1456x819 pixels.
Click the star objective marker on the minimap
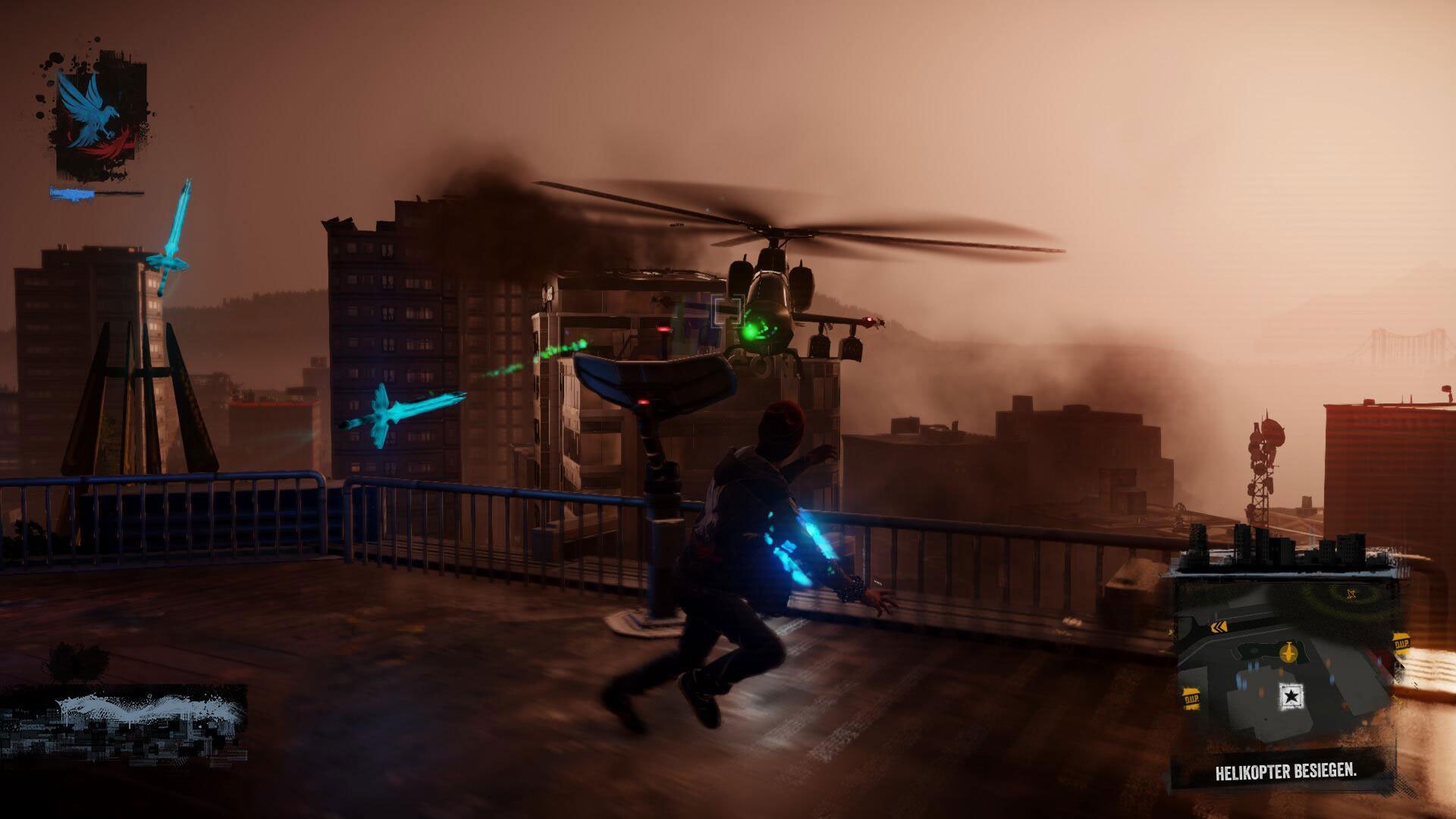pos(1291,696)
